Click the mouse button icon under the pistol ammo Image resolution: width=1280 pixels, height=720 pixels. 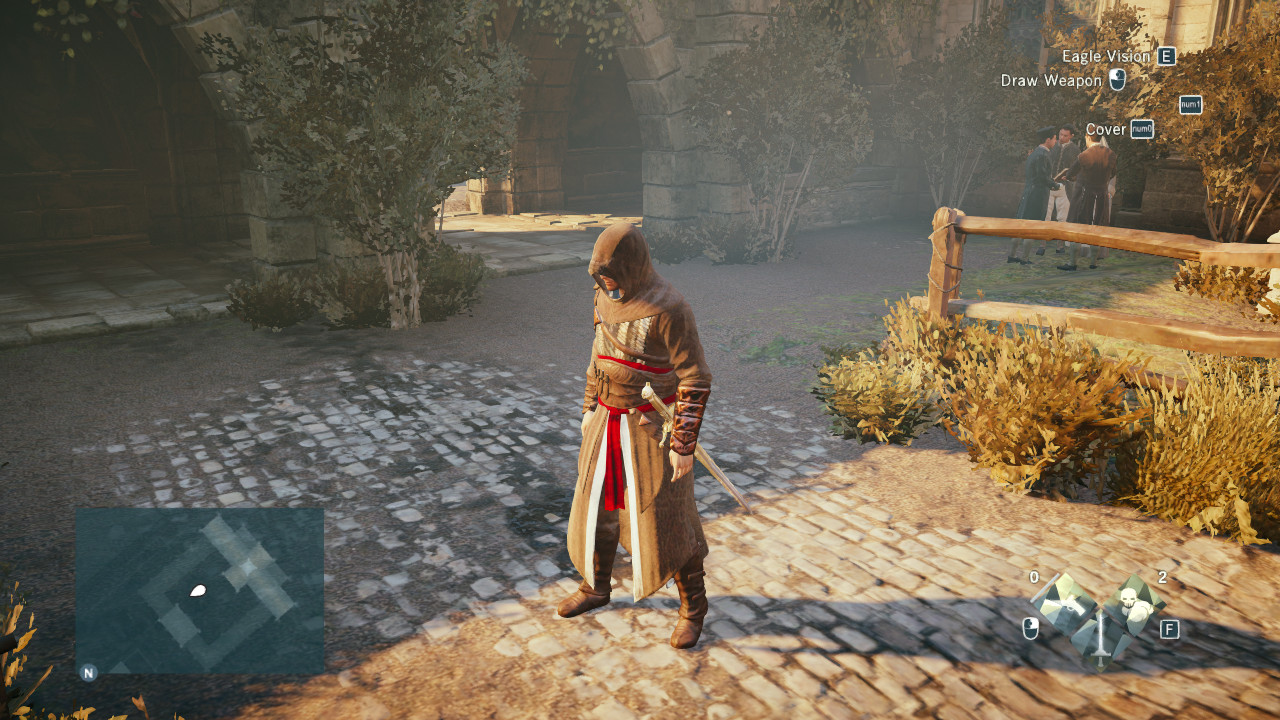tap(1030, 628)
